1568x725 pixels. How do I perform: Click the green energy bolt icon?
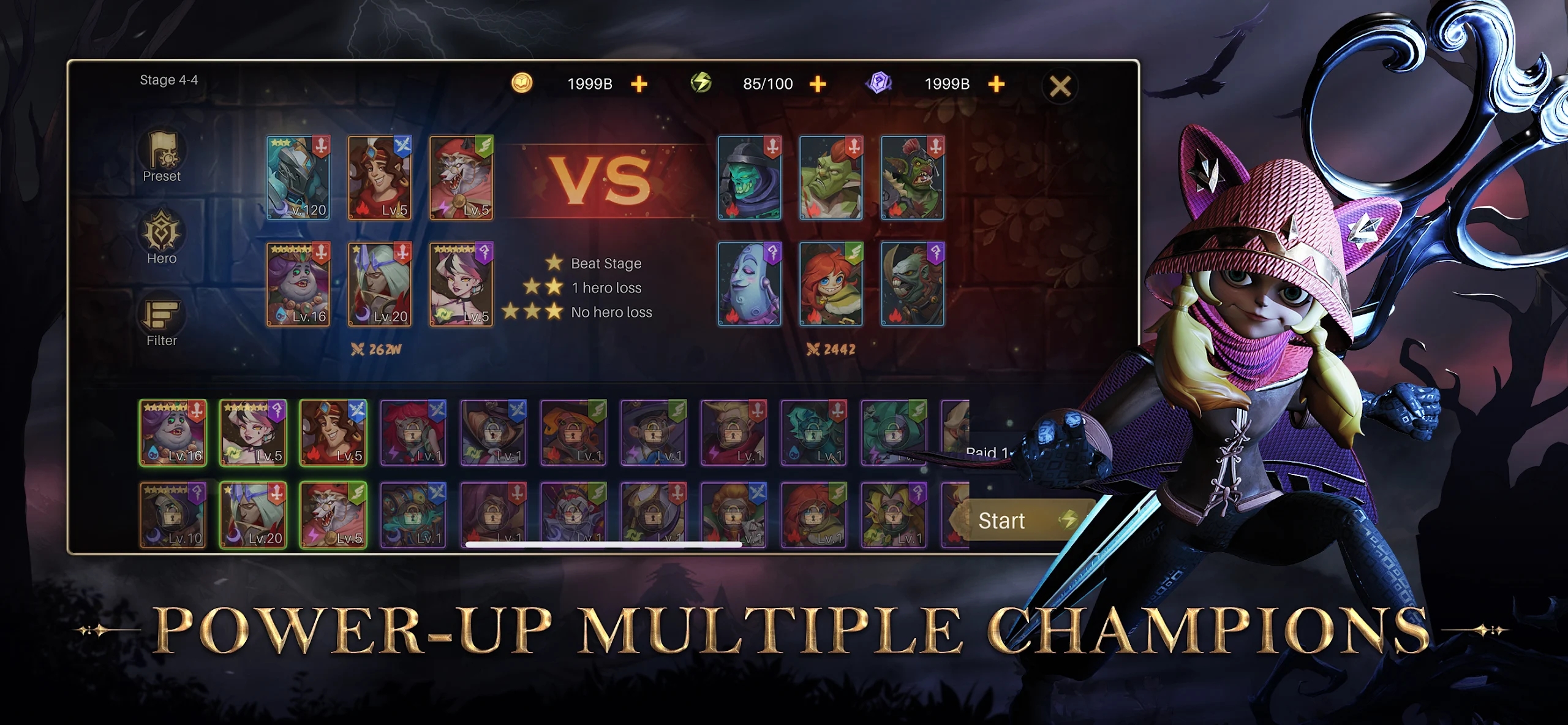tap(704, 83)
